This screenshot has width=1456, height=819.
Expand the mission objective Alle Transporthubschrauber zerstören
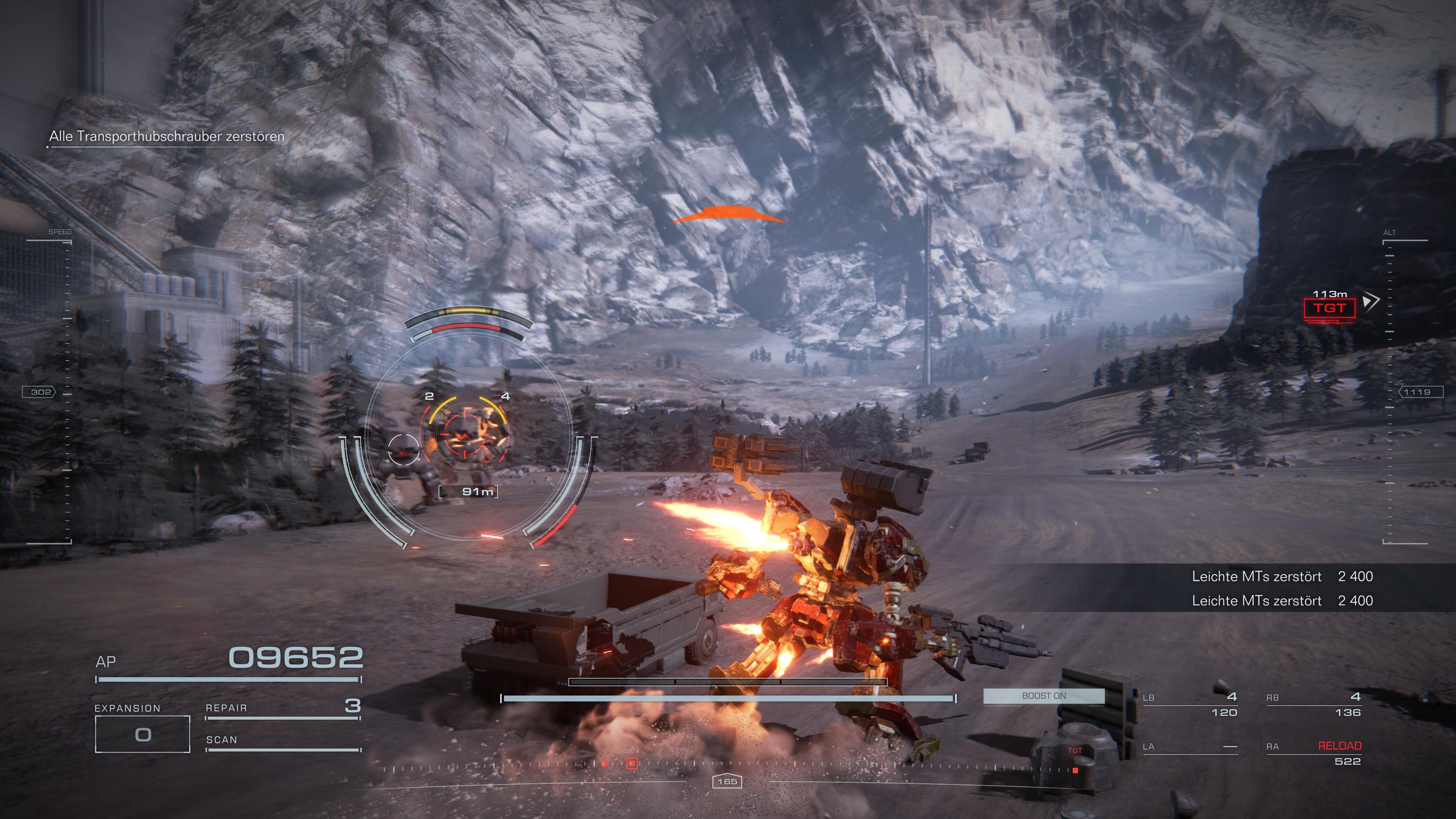(167, 136)
